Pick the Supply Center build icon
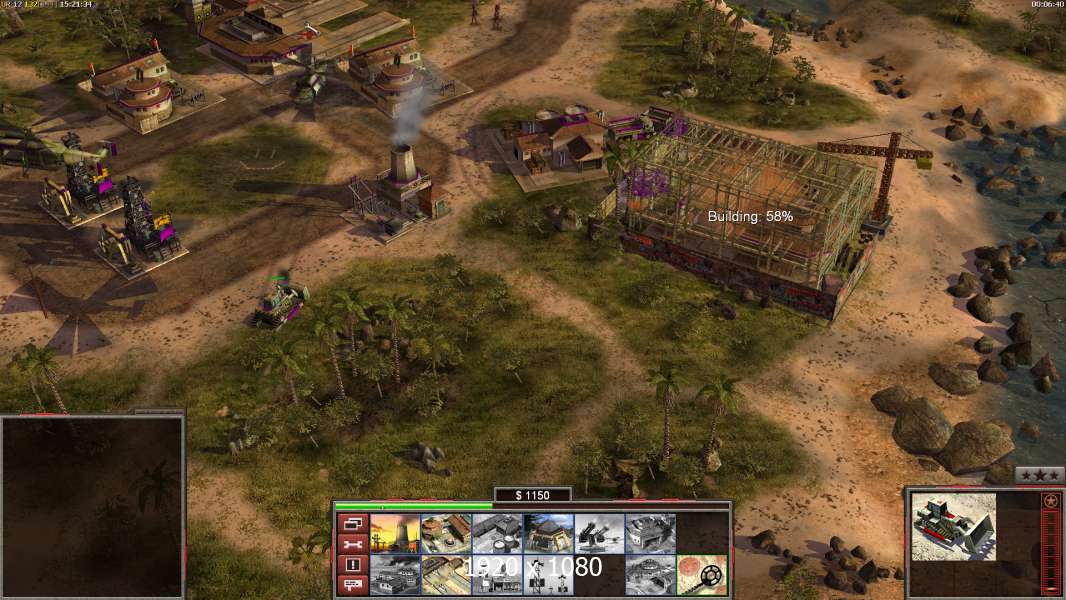 (x=497, y=534)
